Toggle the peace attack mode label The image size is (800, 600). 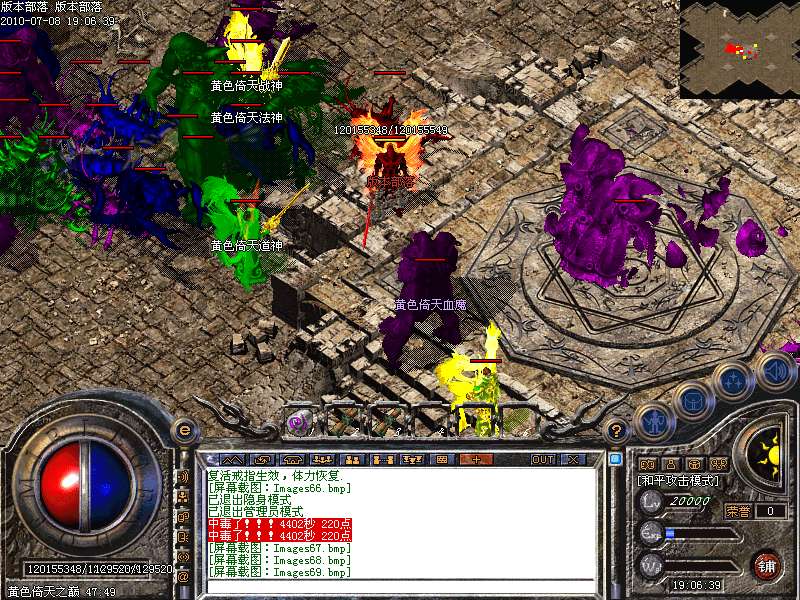click(678, 480)
